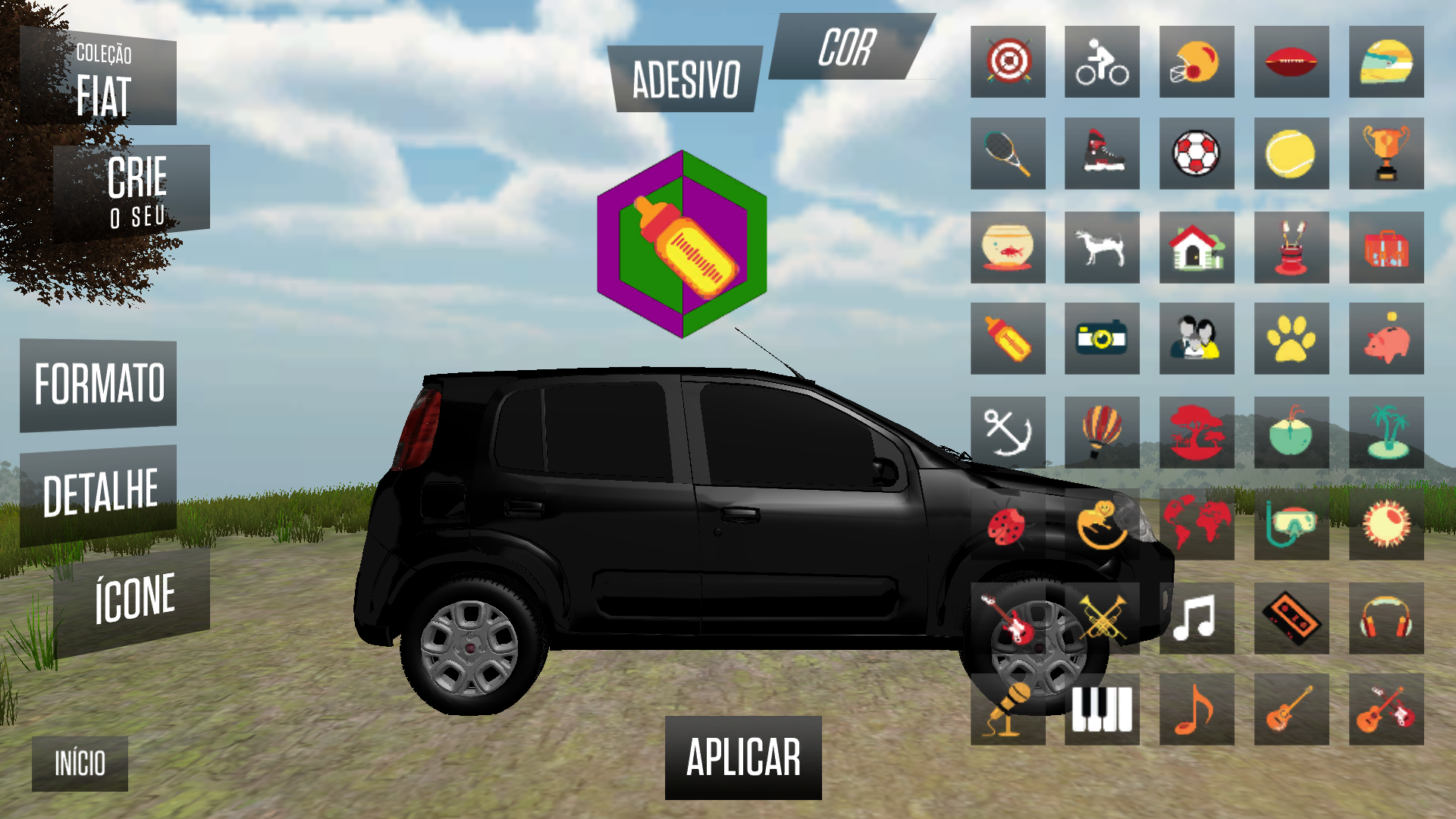Click the APLICAR button
The height and width of the screenshot is (819, 1456).
click(x=743, y=758)
